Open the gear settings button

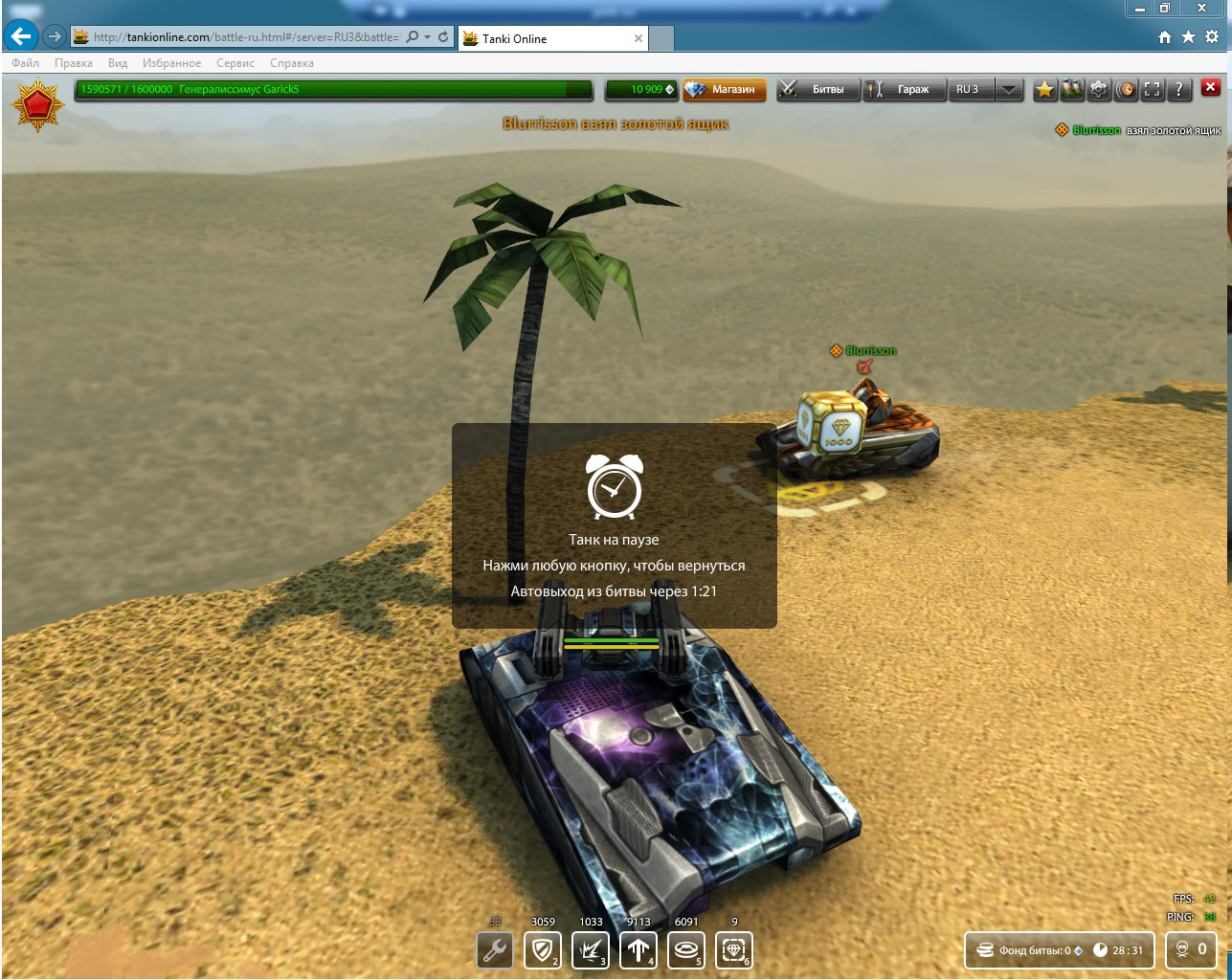point(1099,89)
